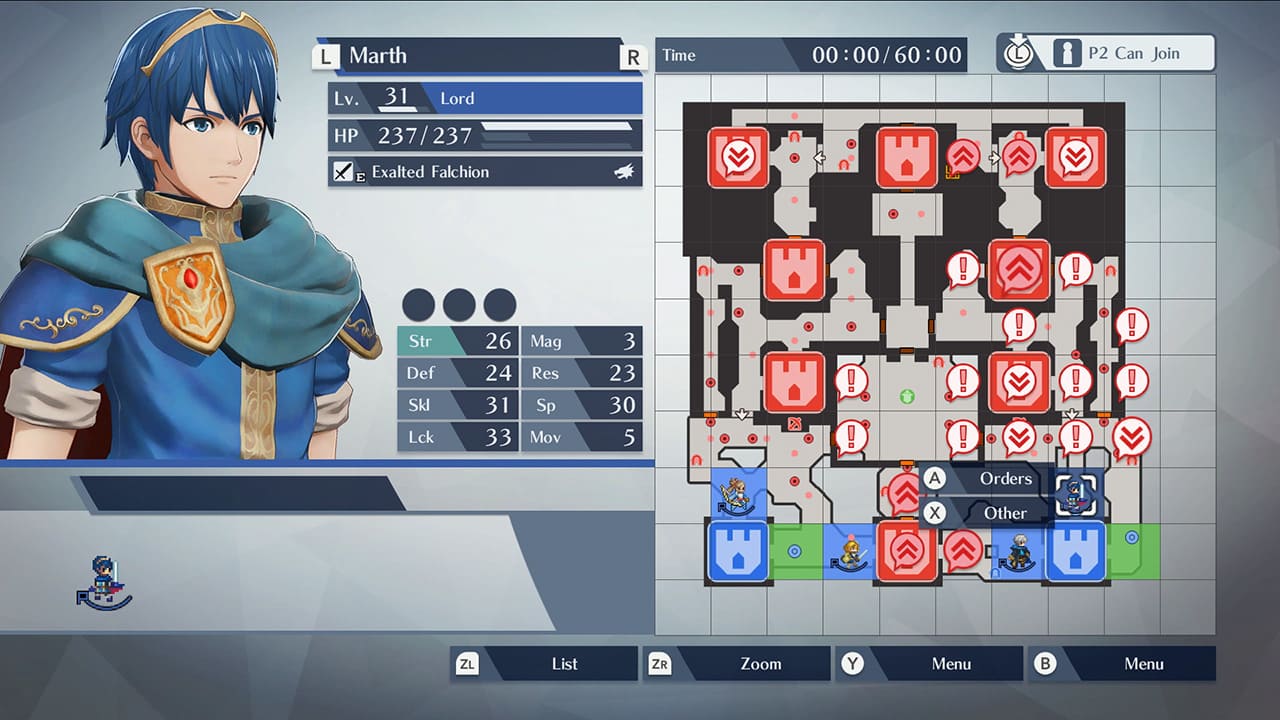Select Robin's unit sprite near the blue fort
This screenshot has width=1280, height=720.
(1018, 552)
